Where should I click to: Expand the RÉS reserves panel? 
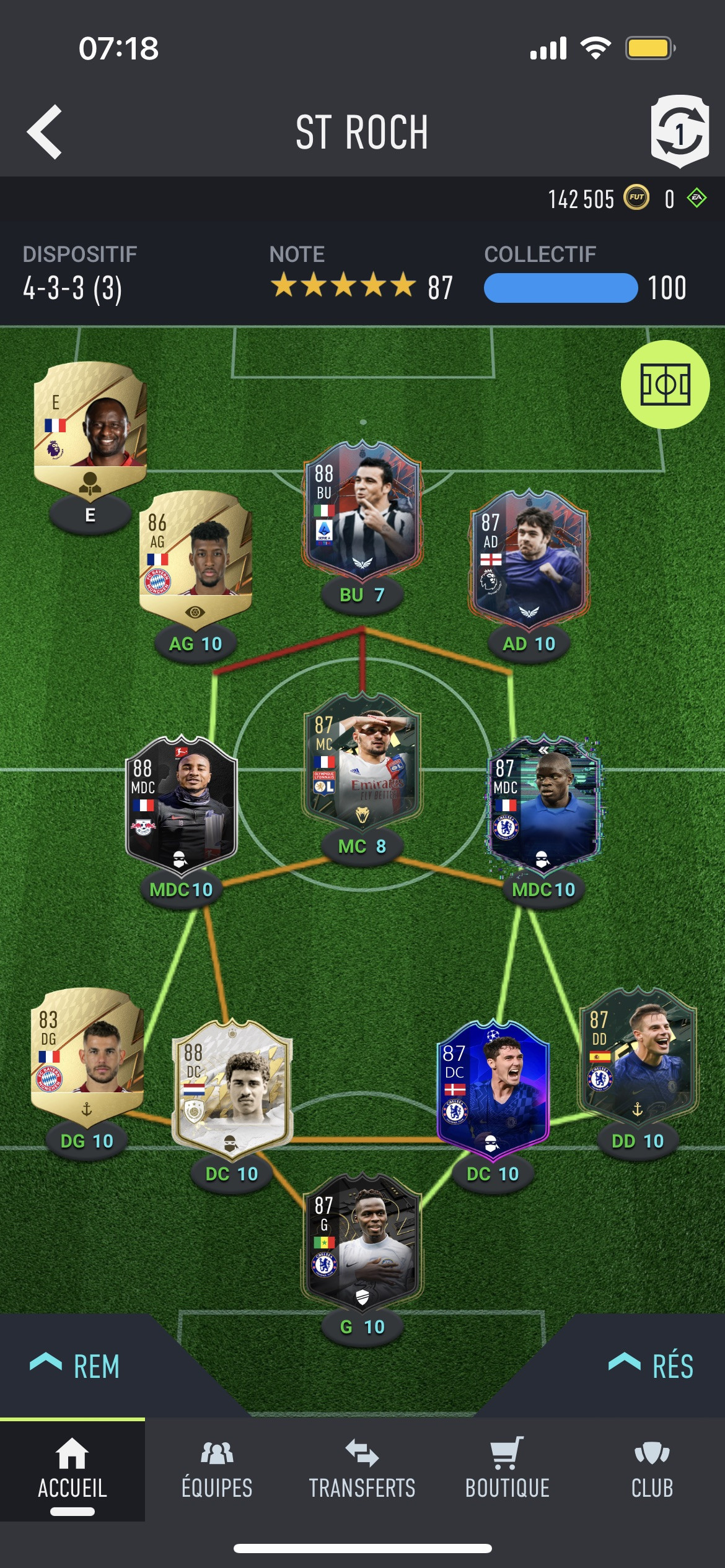tap(651, 1365)
